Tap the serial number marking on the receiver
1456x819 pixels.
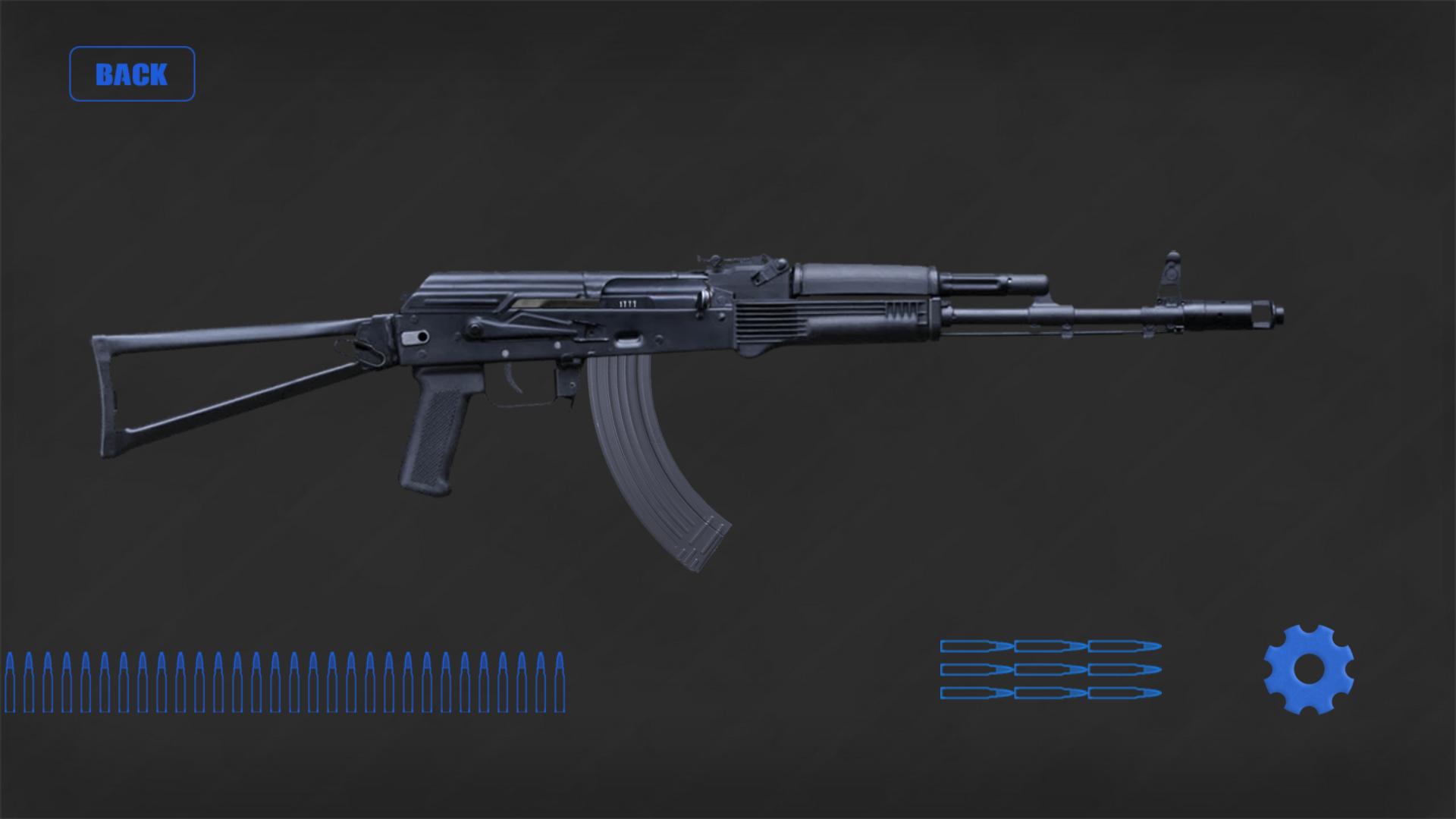tap(626, 303)
